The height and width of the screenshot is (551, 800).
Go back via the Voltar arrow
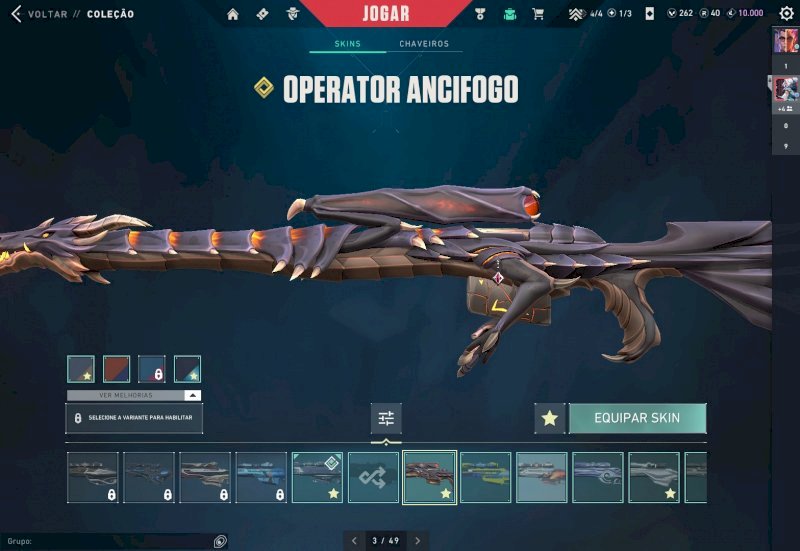[x=16, y=14]
